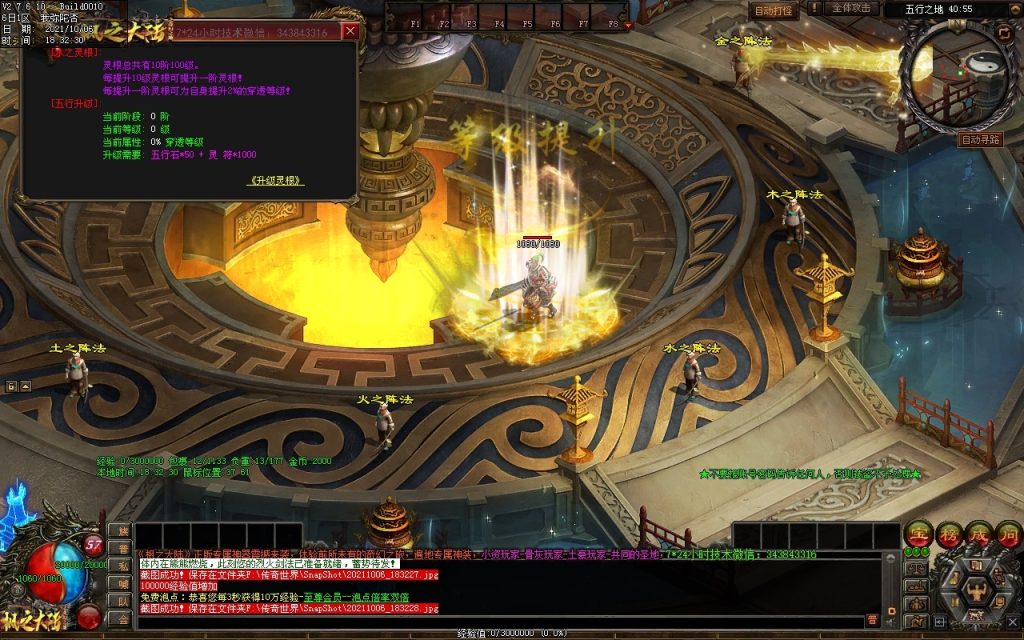1024x640 pixels.
Task: Open the 榜 ranking round button
Action: pyautogui.click(x=949, y=535)
